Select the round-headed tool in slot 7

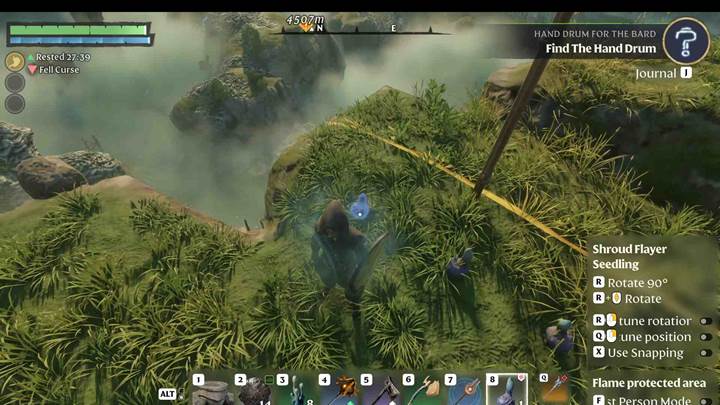(x=465, y=391)
